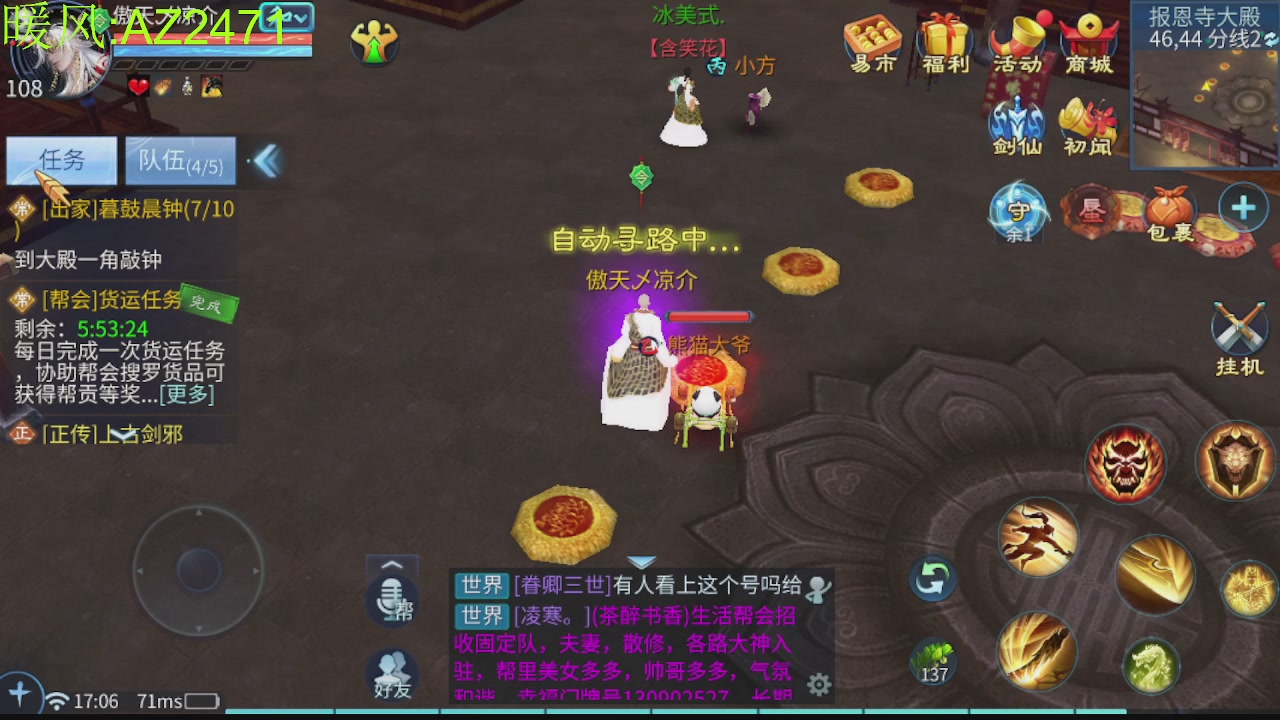Collapse the quest tracker with the blue arrow
The image size is (1280, 720).
pos(265,160)
